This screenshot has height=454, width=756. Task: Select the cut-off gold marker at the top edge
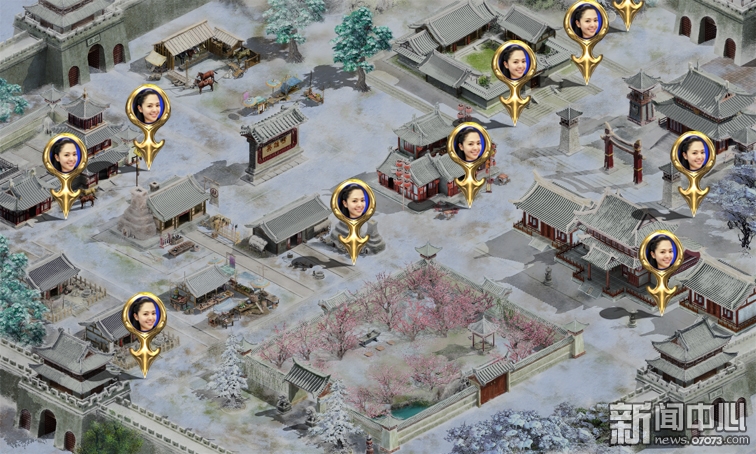tap(628, 10)
